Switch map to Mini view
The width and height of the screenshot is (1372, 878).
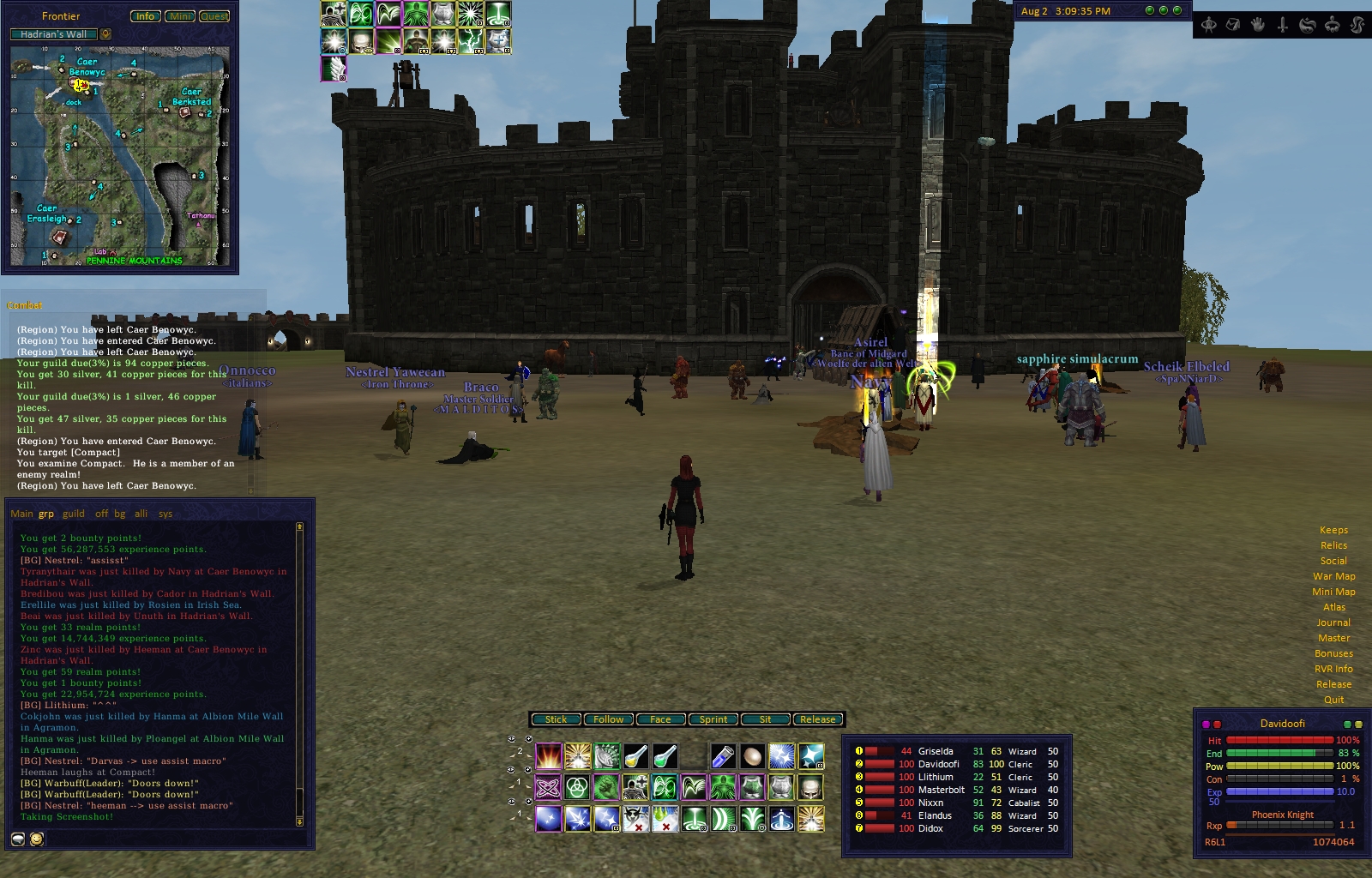[x=180, y=16]
